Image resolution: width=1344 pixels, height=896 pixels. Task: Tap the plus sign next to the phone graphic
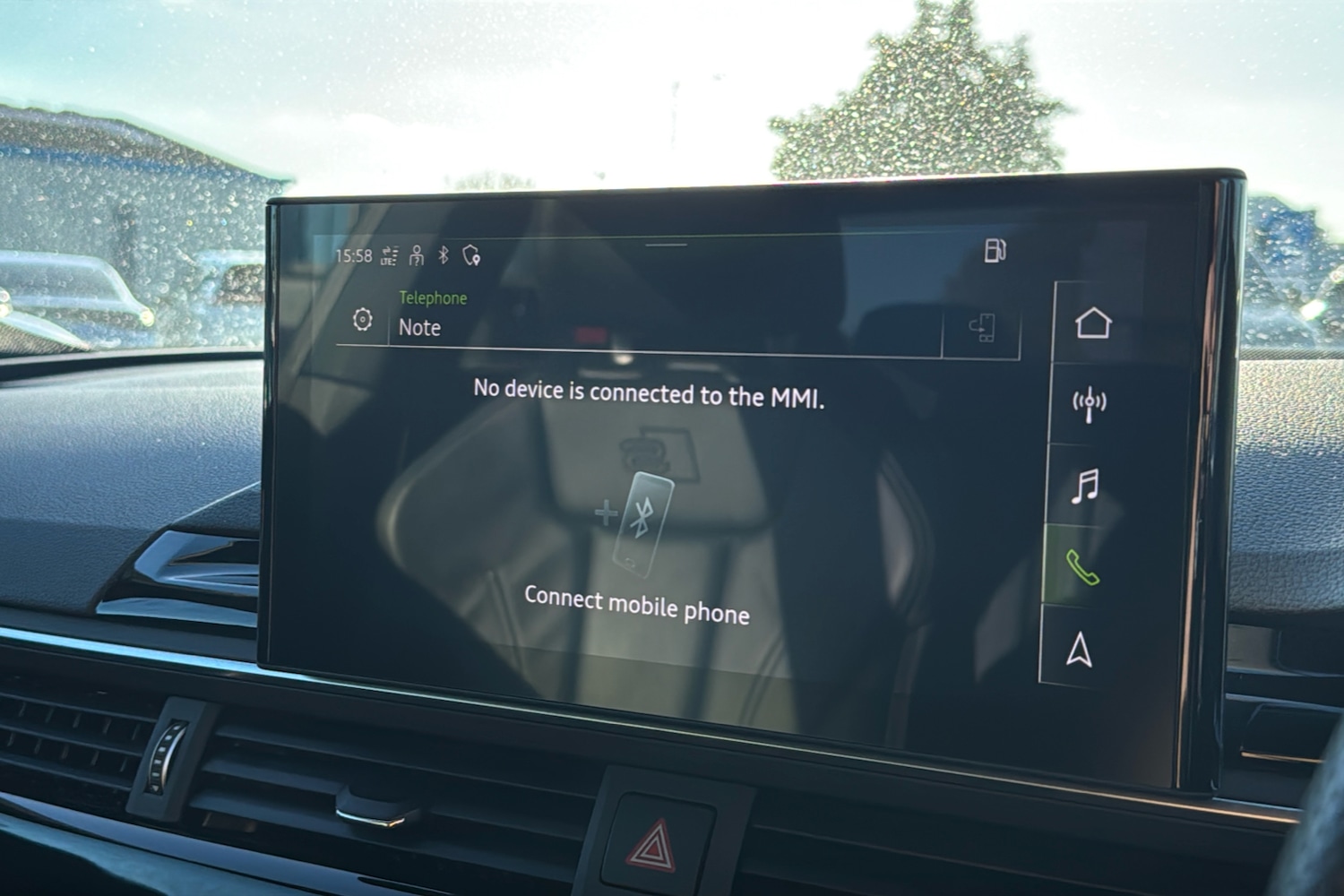pyautogui.click(x=605, y=513)
